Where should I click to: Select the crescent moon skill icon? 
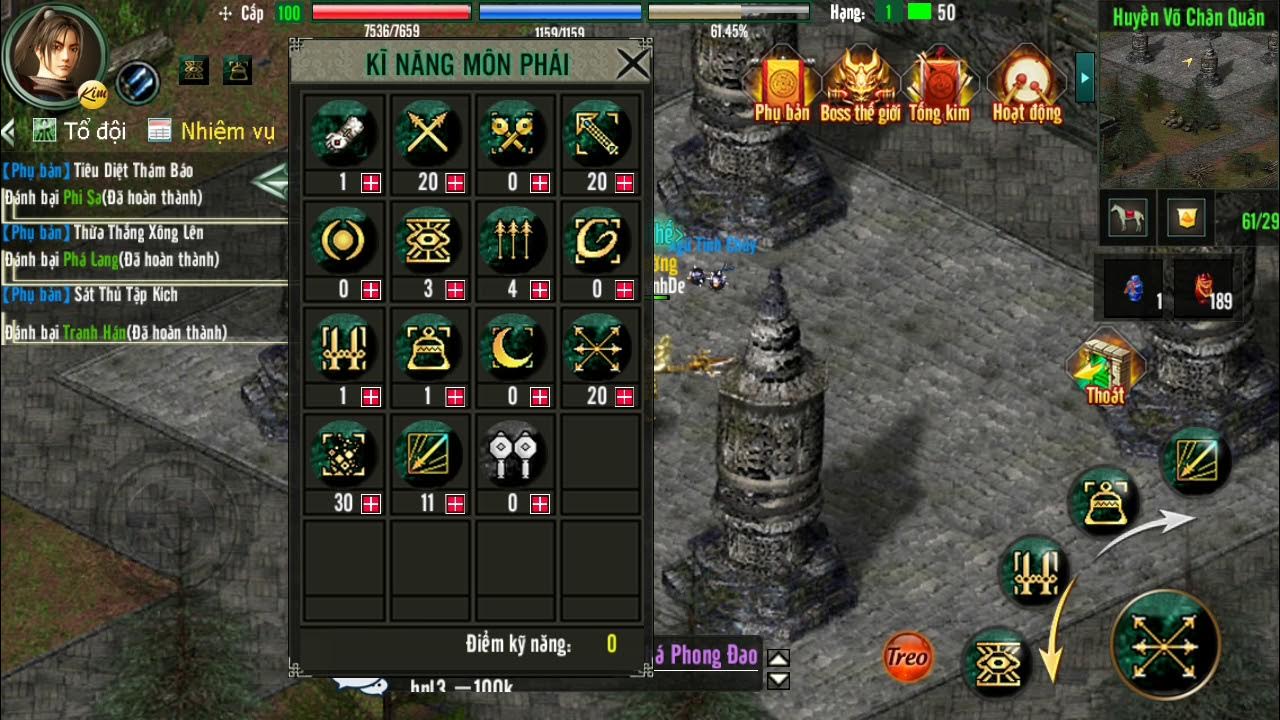click(512, 346)
